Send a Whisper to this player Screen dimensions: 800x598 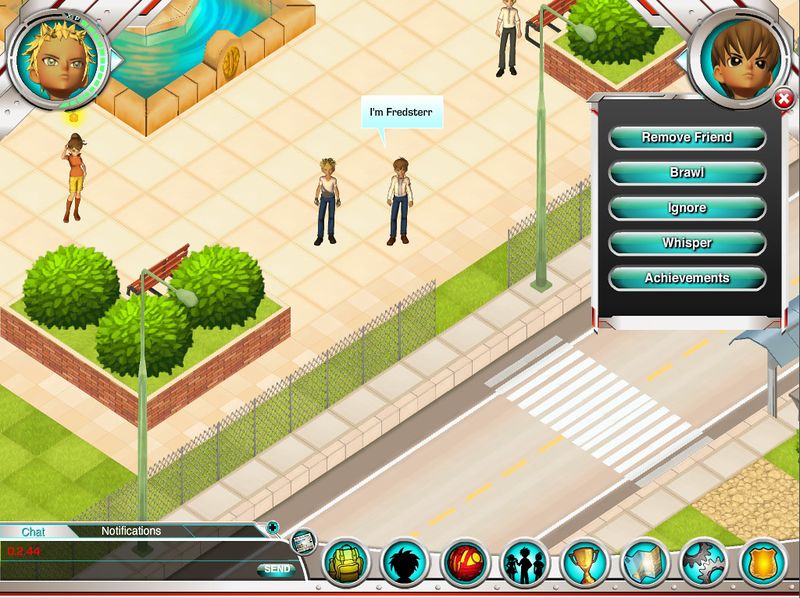(687, 243)
